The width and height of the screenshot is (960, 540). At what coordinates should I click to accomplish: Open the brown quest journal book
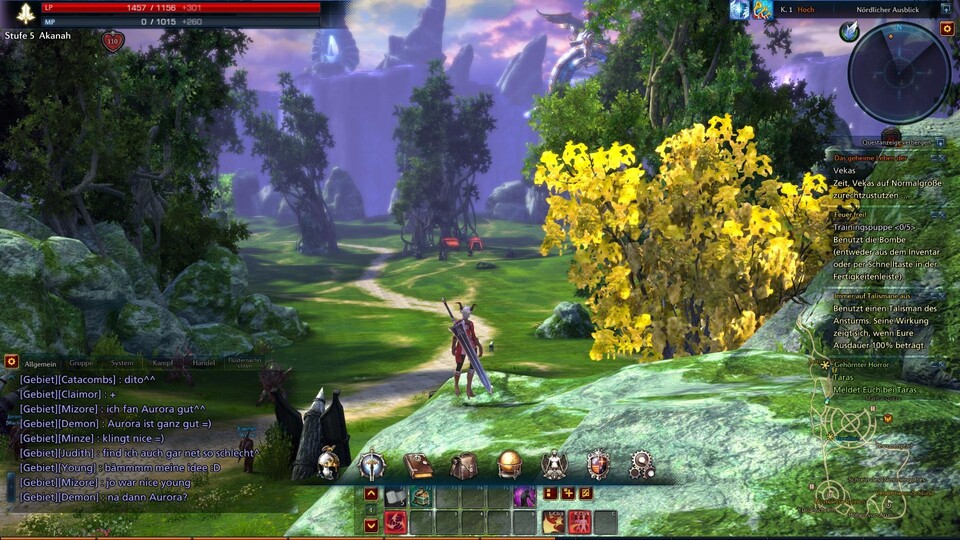418,465
